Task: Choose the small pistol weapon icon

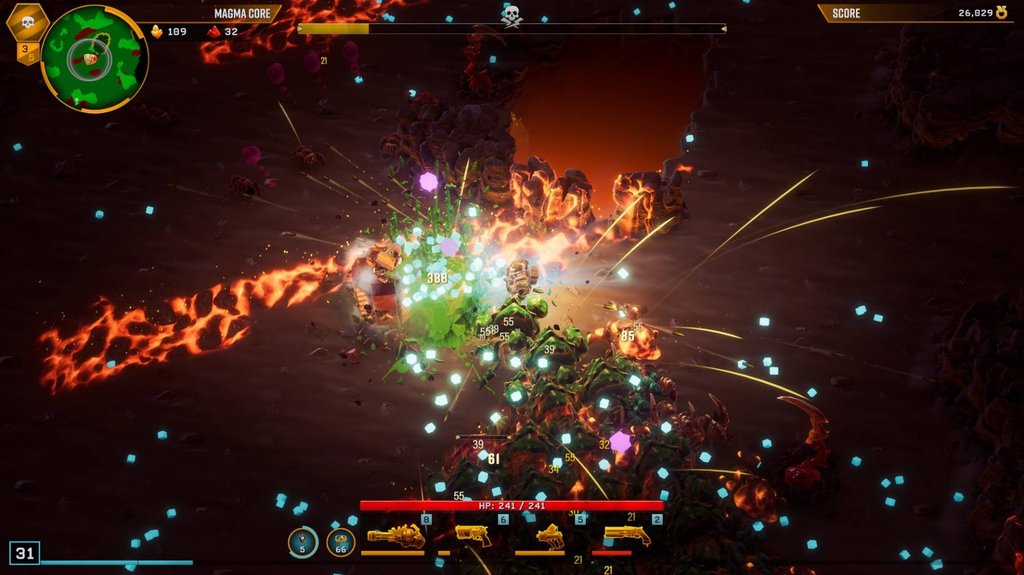Action: (x=549, y=536)
